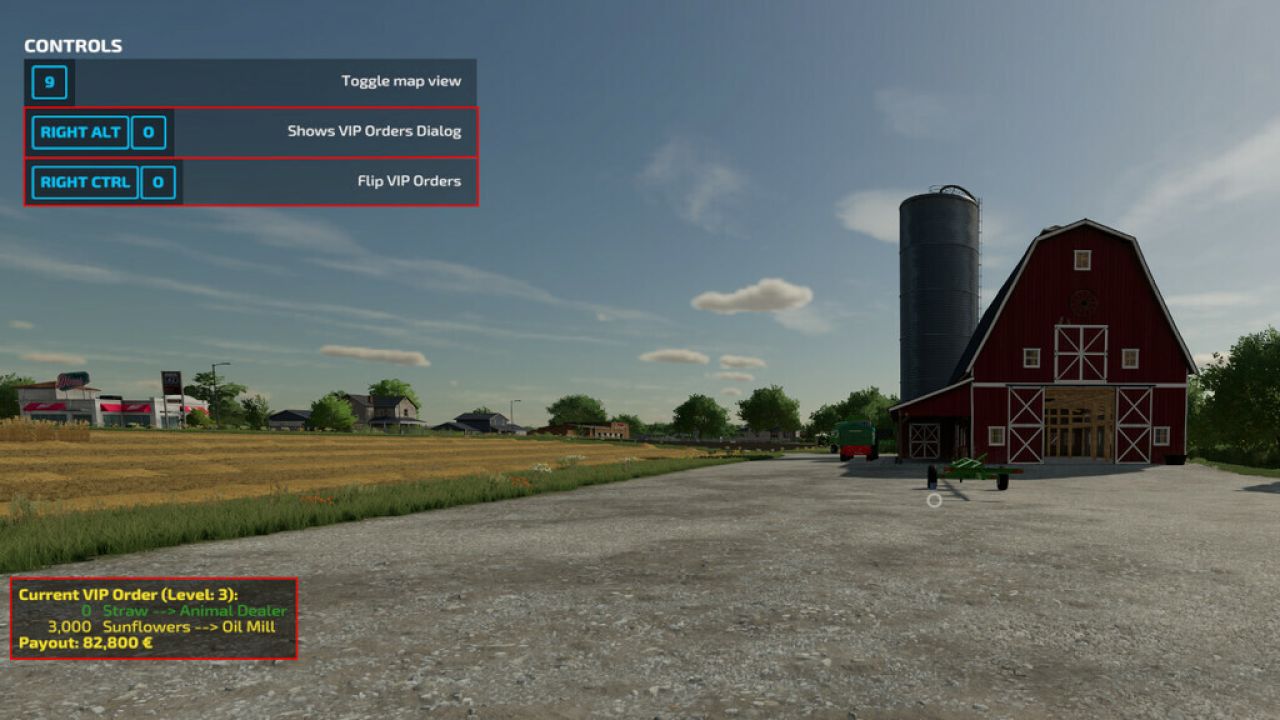Viewport: 1280px width, 720px height.
Task: Select the RIGHT CTRL key icon
Action: [x=84, y=183]
